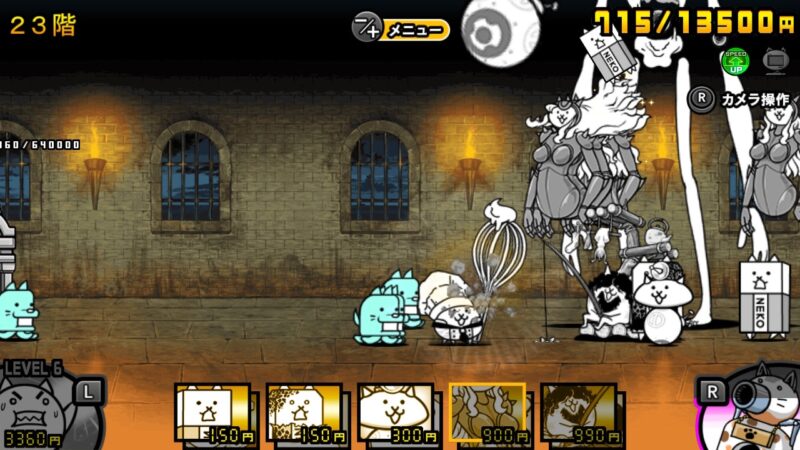Deploy the 150円 wall cat unit

(x=212, y=413)
